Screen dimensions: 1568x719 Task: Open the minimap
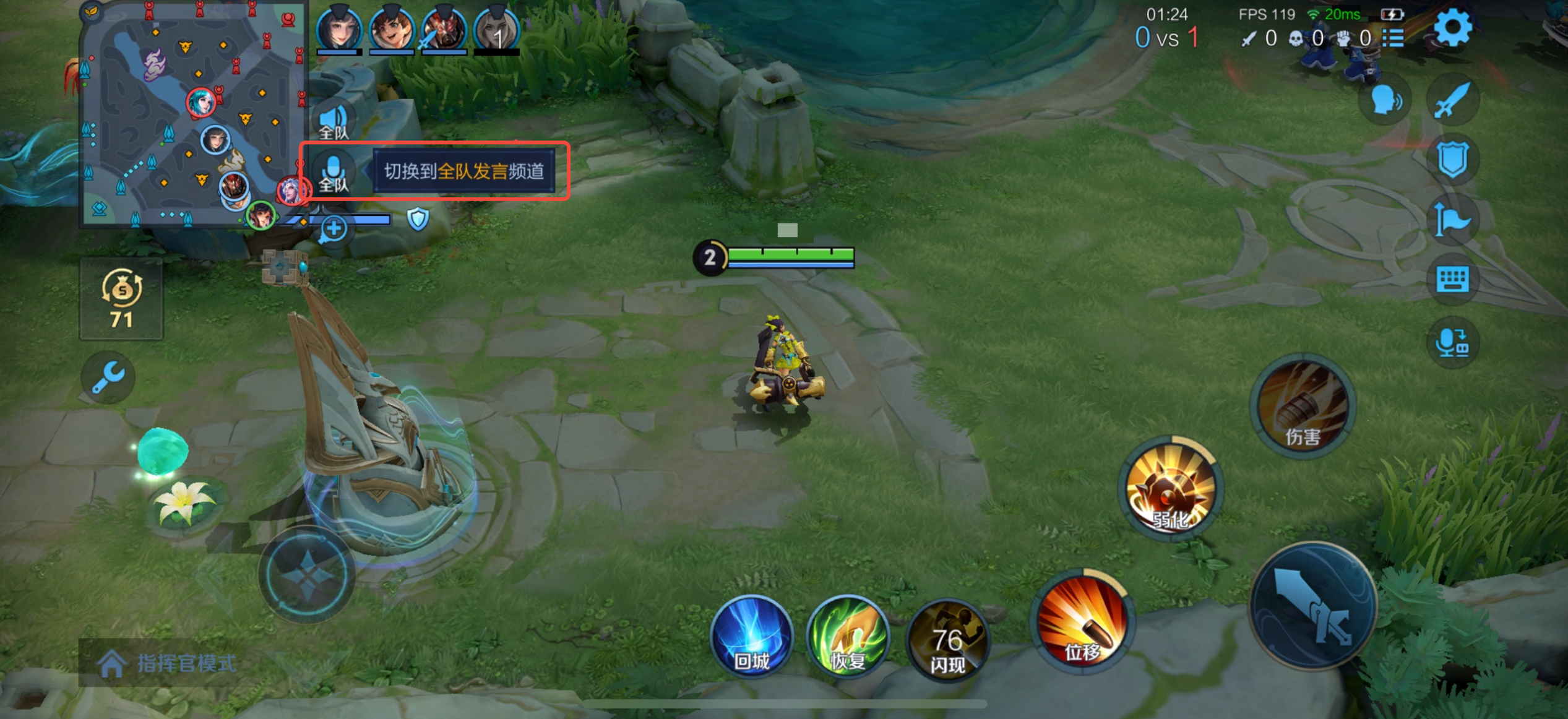click(193, 114)
